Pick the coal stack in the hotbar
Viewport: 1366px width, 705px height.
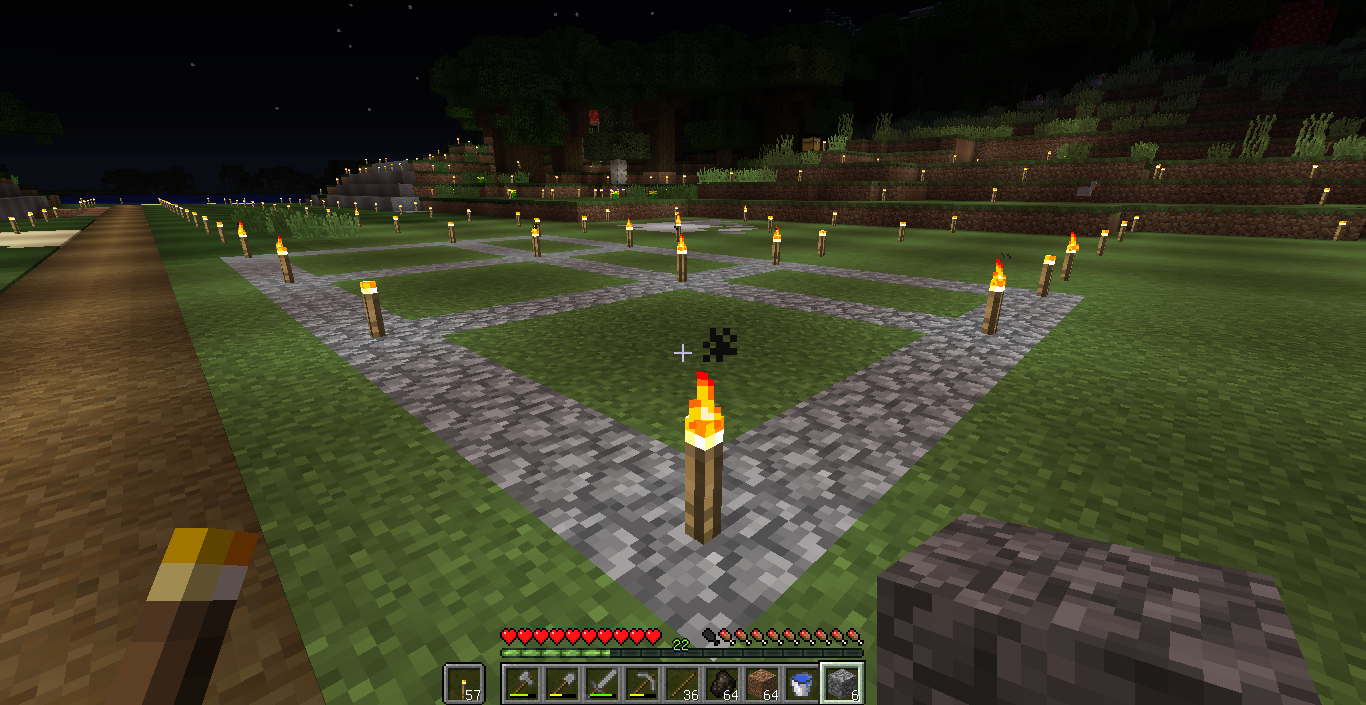[x=722, y=684]
